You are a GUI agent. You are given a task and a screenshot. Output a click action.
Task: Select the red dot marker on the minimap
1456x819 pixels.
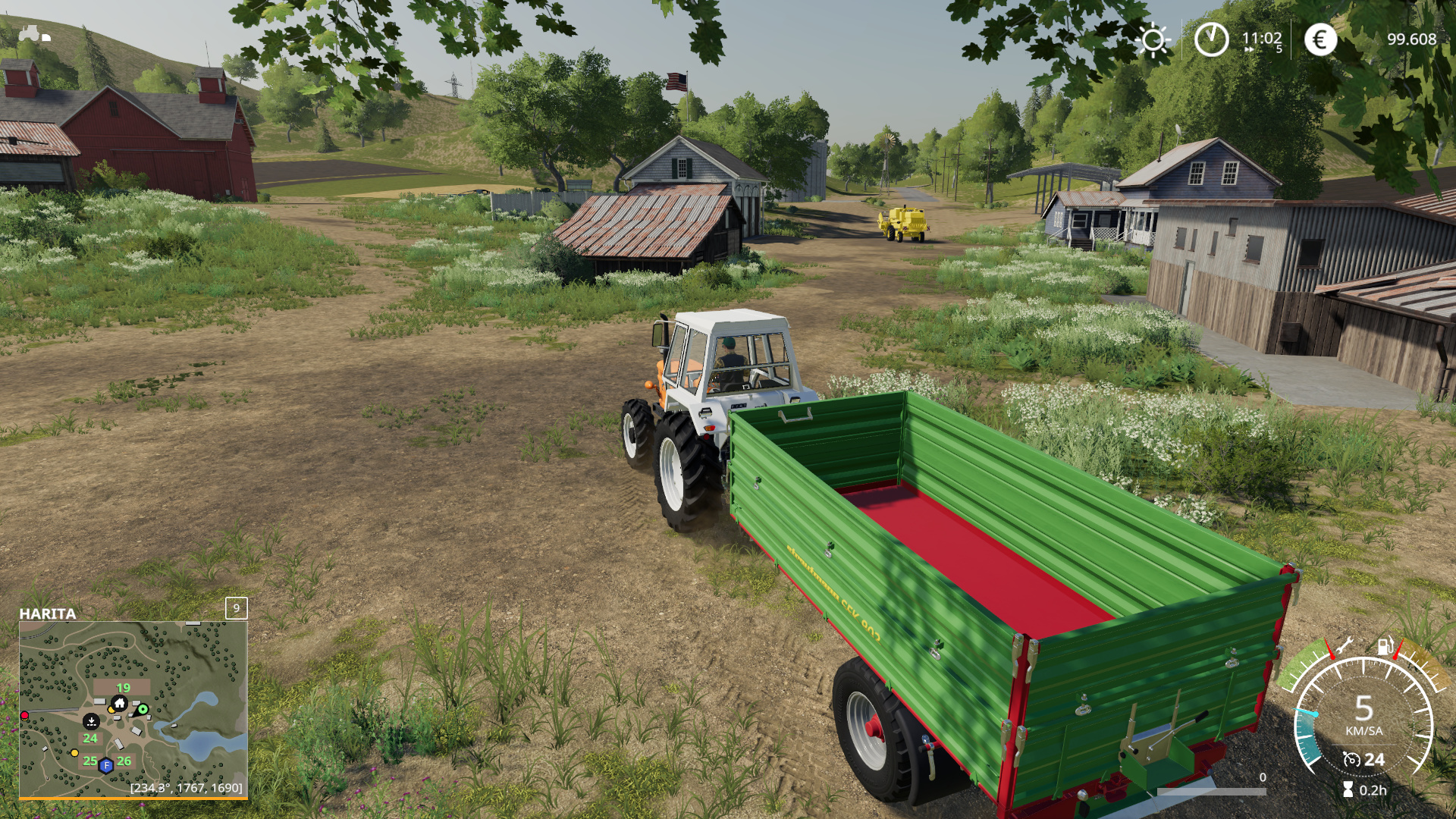click(24, 715)
